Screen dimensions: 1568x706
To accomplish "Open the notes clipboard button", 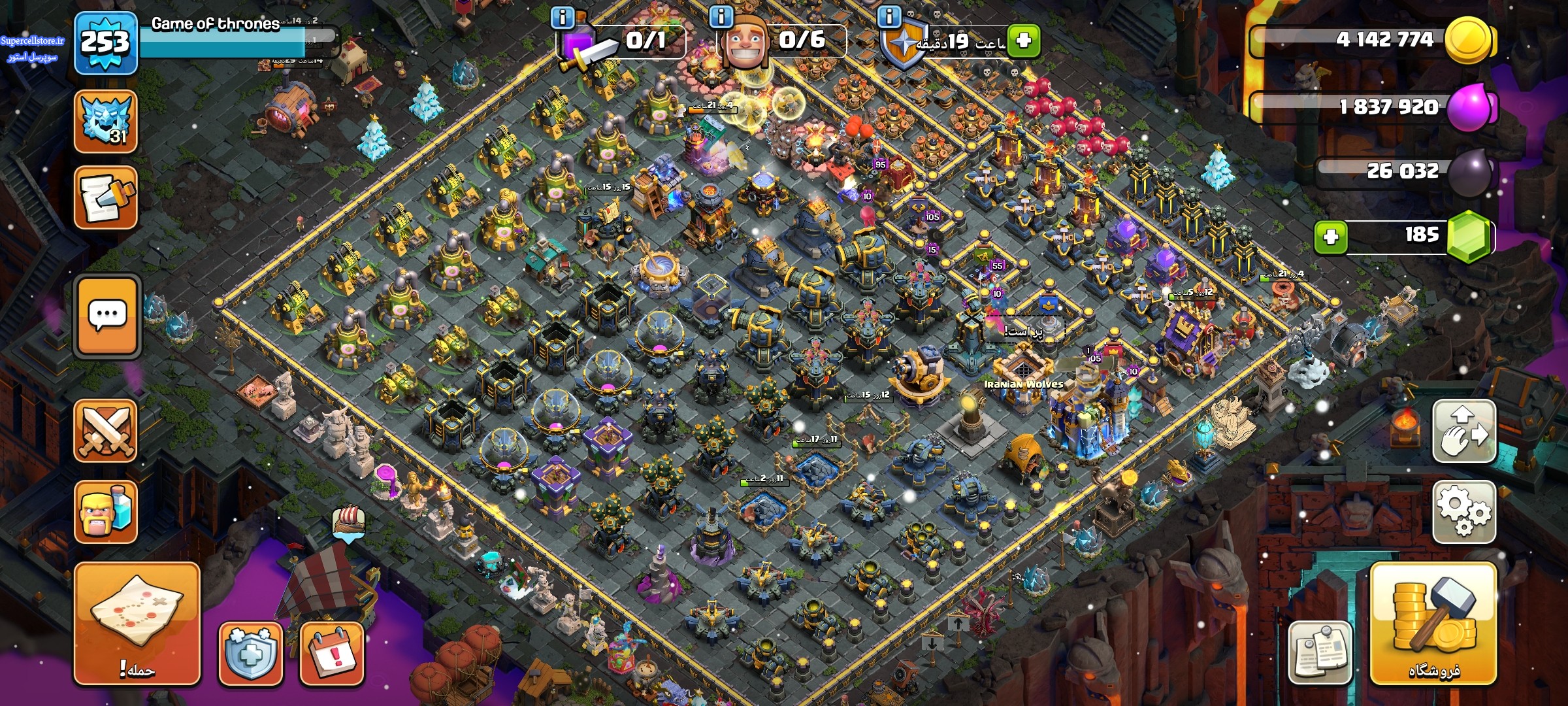I will 1320,652.
